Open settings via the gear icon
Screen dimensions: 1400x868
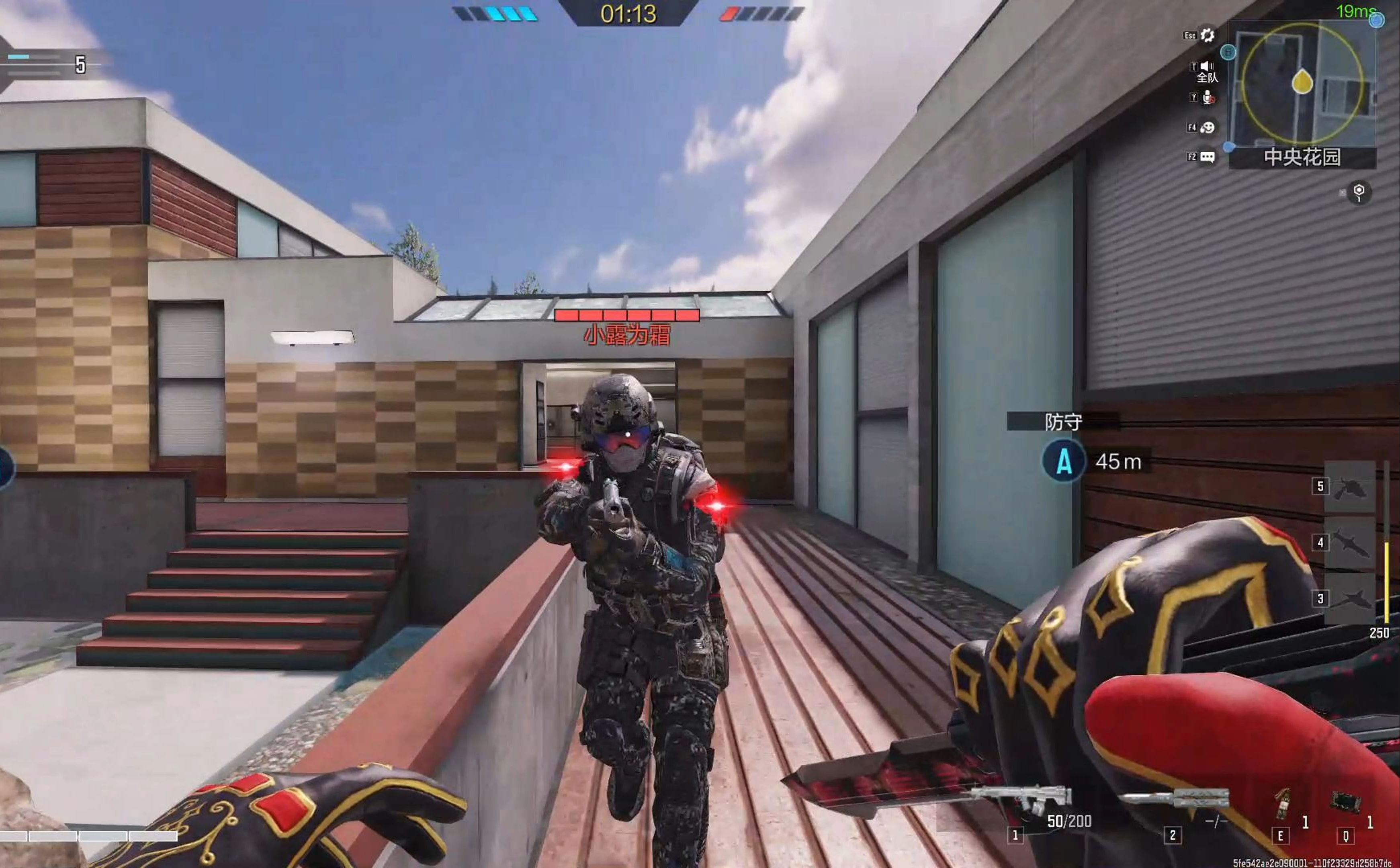[x=1208, y=36]
